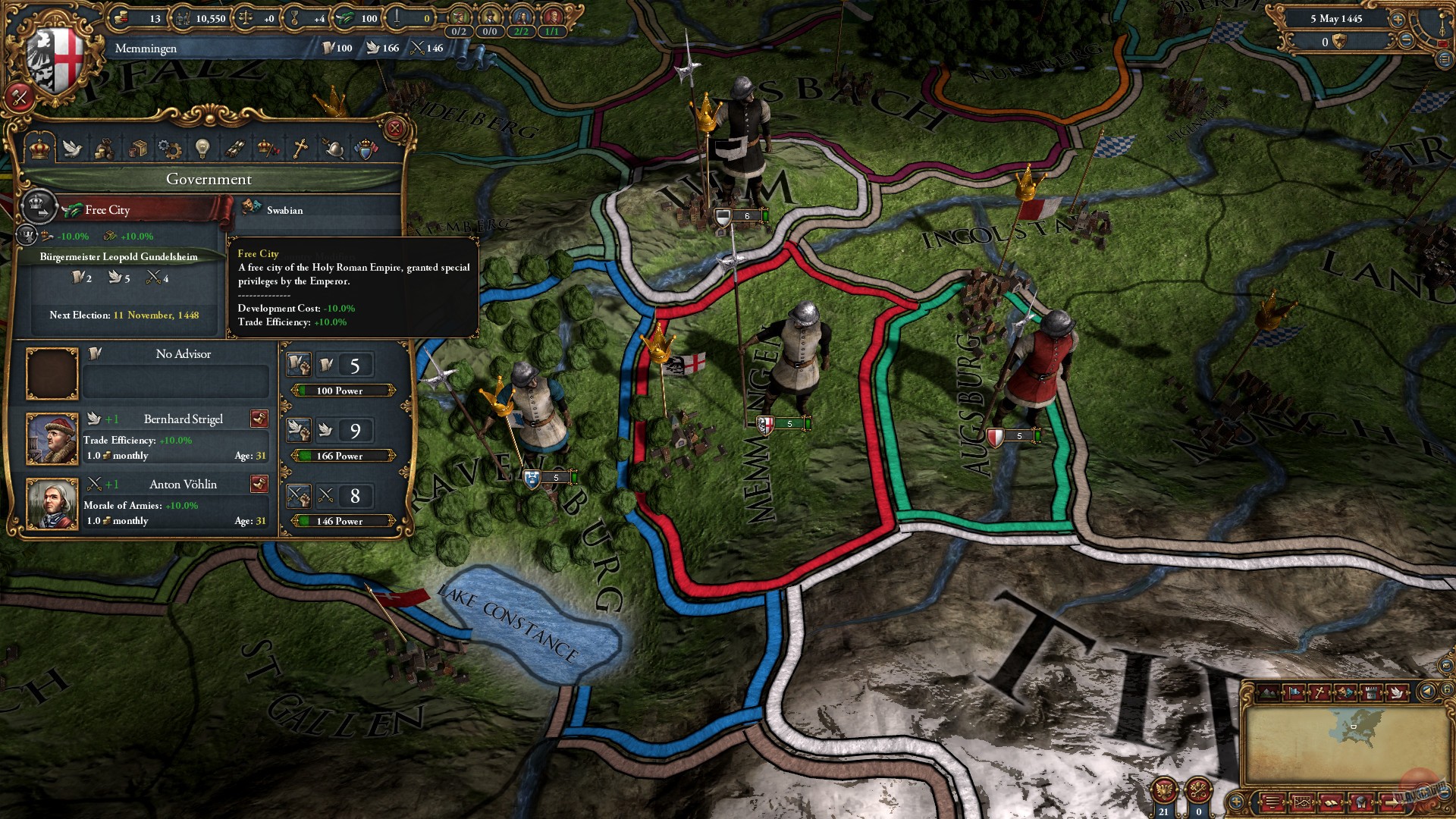Open the ledger chart icon below the minimap
This screenshot has height=819, width=1456.
pyautogui.click(x=1302, y=802)
